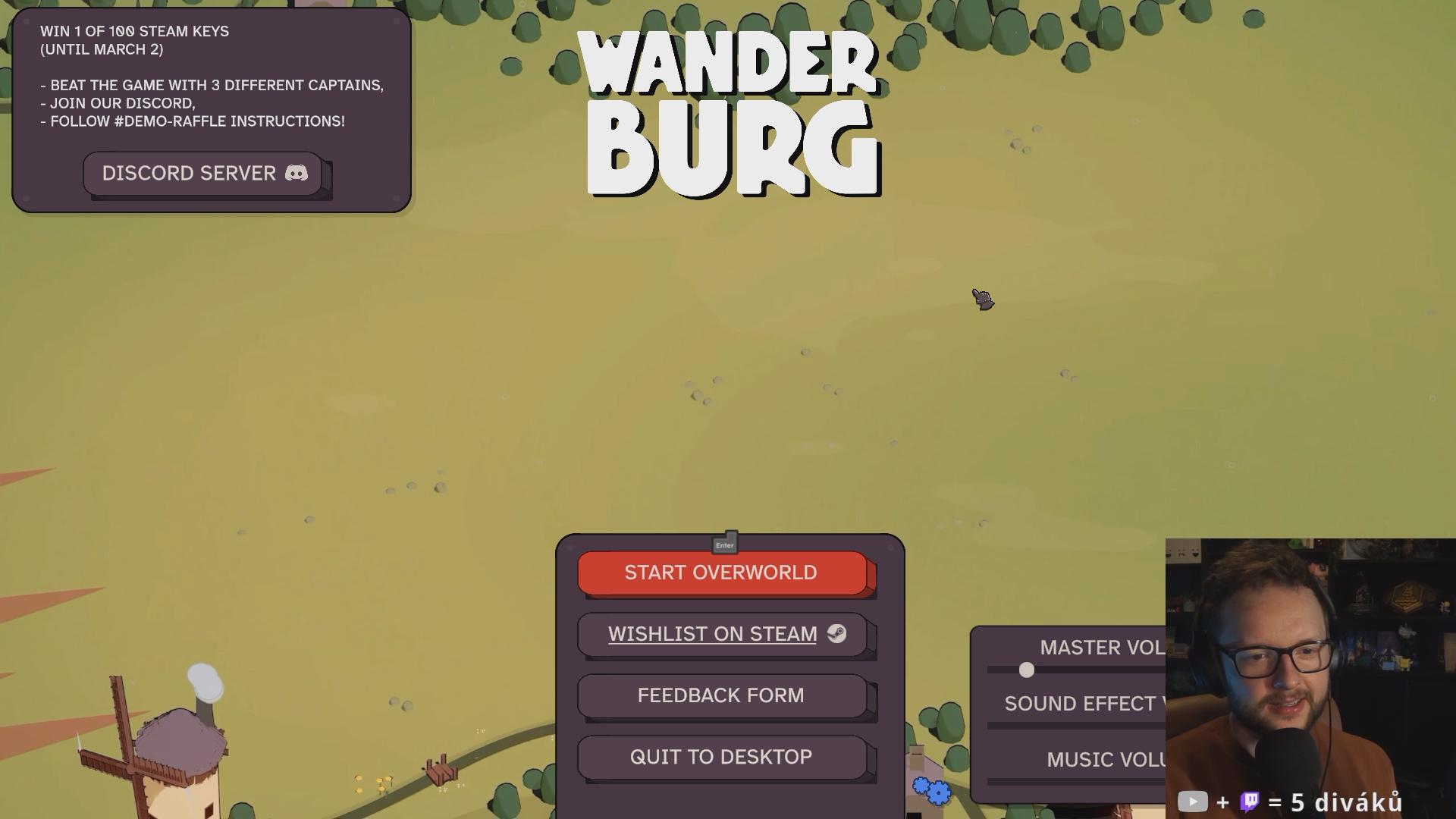This screenshot has height=819, width=1456.
Task: Open the Feedback Form
Action: (721, 695)
